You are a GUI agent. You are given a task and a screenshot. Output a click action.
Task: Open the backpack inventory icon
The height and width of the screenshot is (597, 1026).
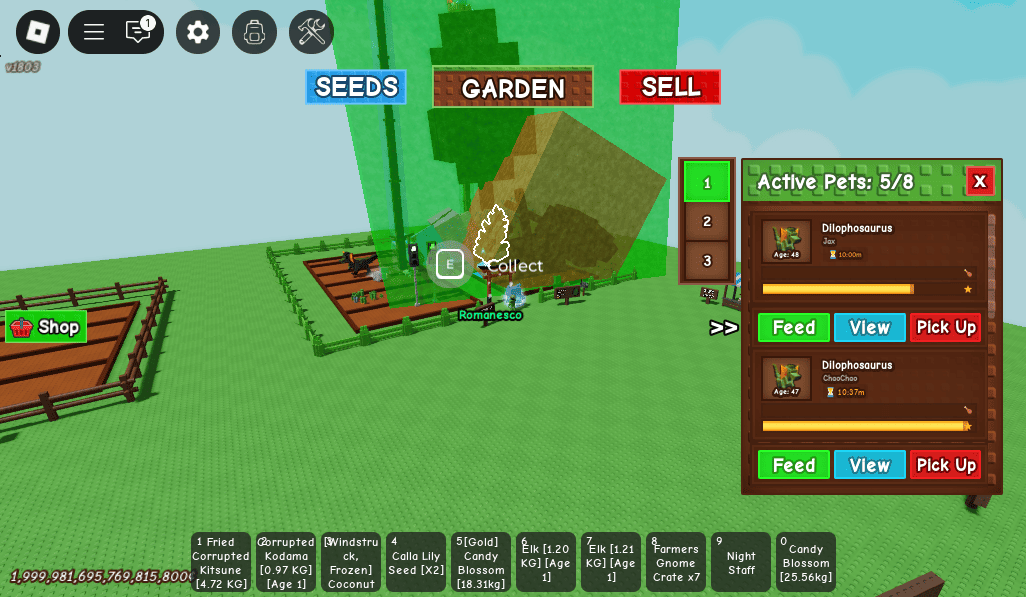254,32
